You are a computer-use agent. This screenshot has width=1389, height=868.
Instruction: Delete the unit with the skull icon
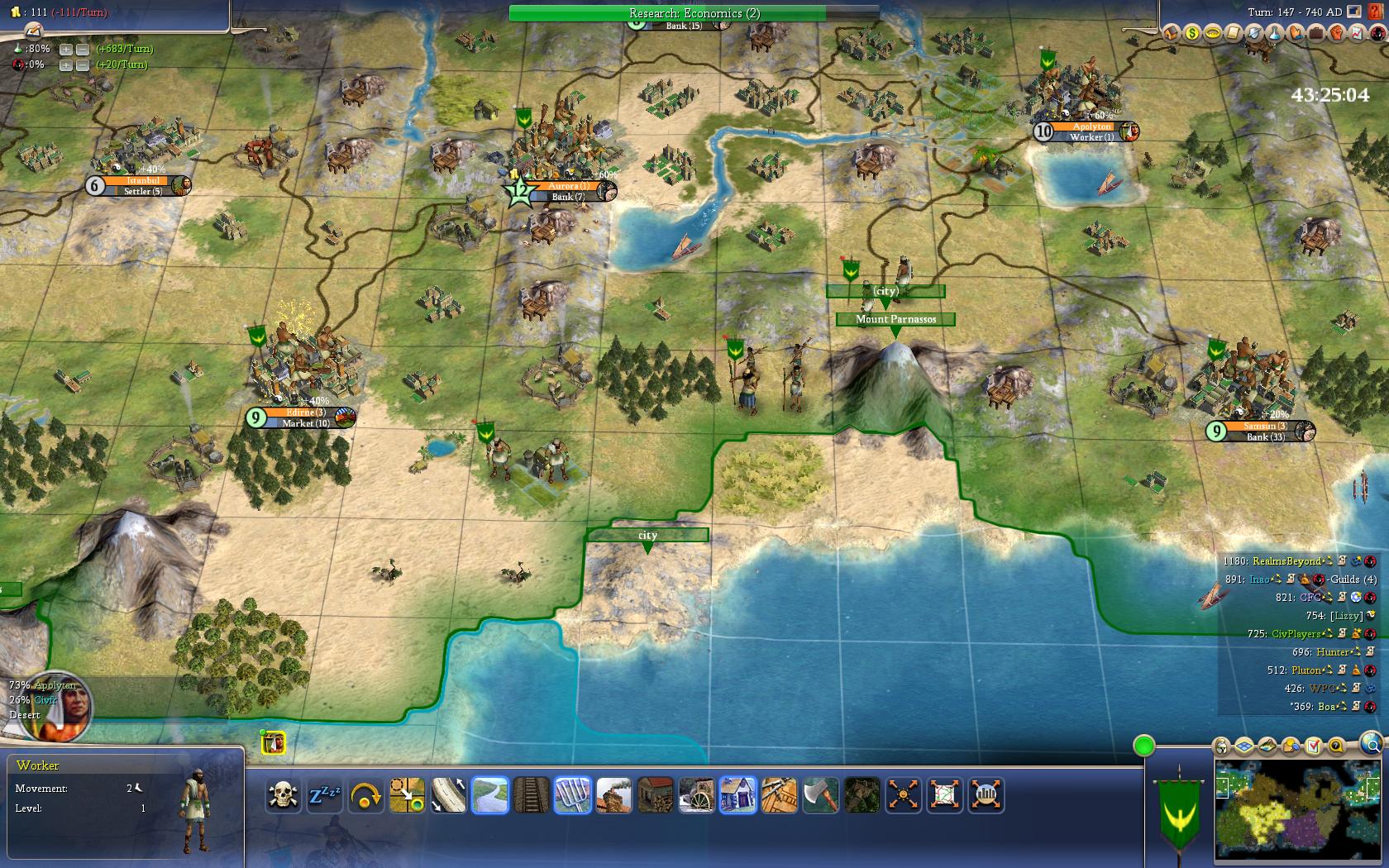tap(283, 795)
